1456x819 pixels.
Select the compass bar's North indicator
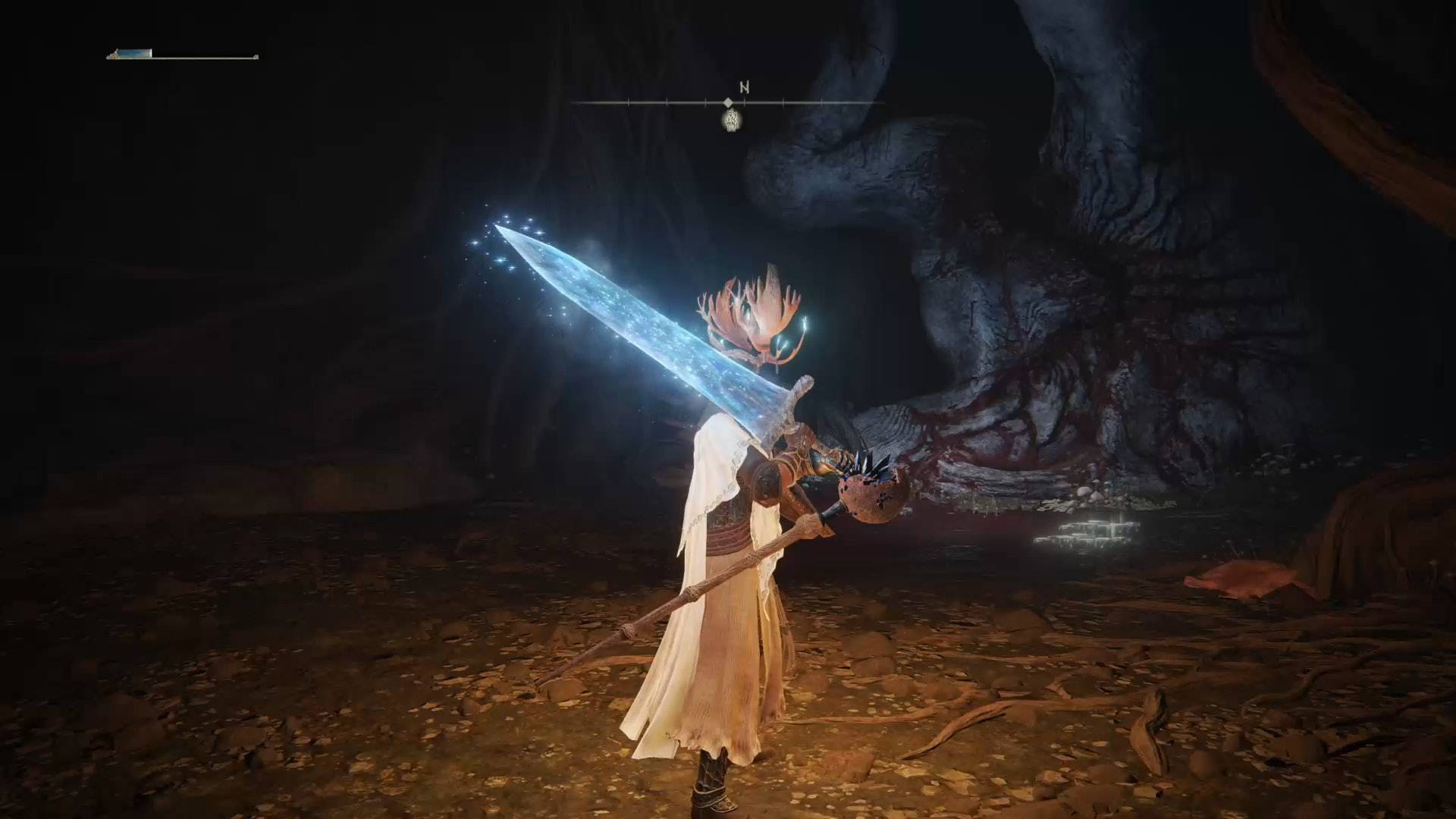click(x=745, y=86)
